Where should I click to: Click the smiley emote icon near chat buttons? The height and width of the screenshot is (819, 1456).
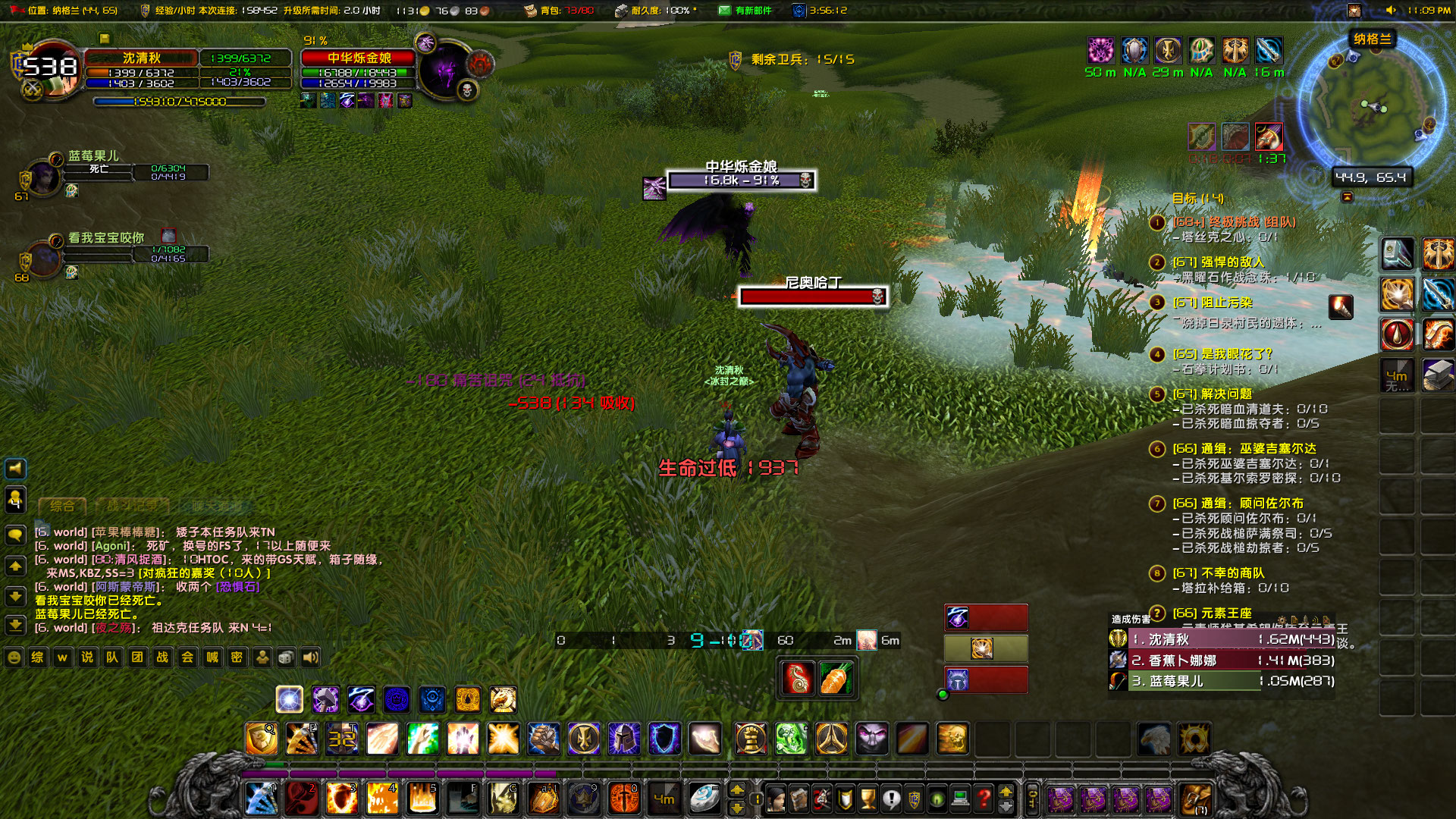(x=14, y=657)
